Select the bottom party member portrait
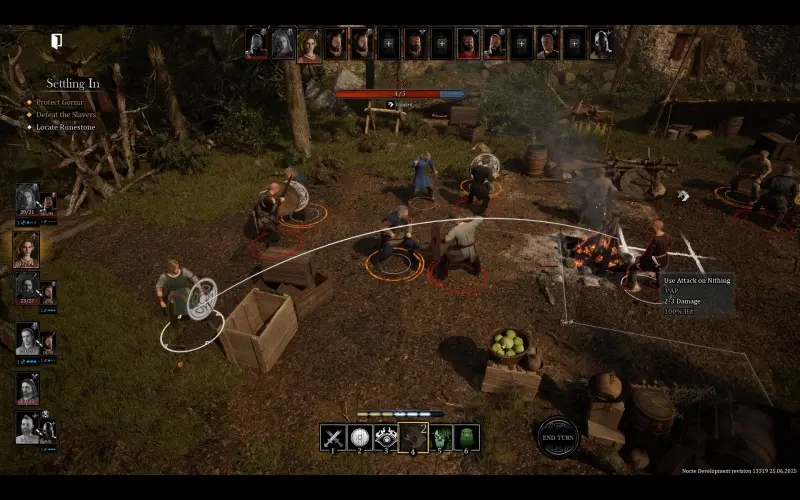The image size is (800, 500). [x=26, y=427]
